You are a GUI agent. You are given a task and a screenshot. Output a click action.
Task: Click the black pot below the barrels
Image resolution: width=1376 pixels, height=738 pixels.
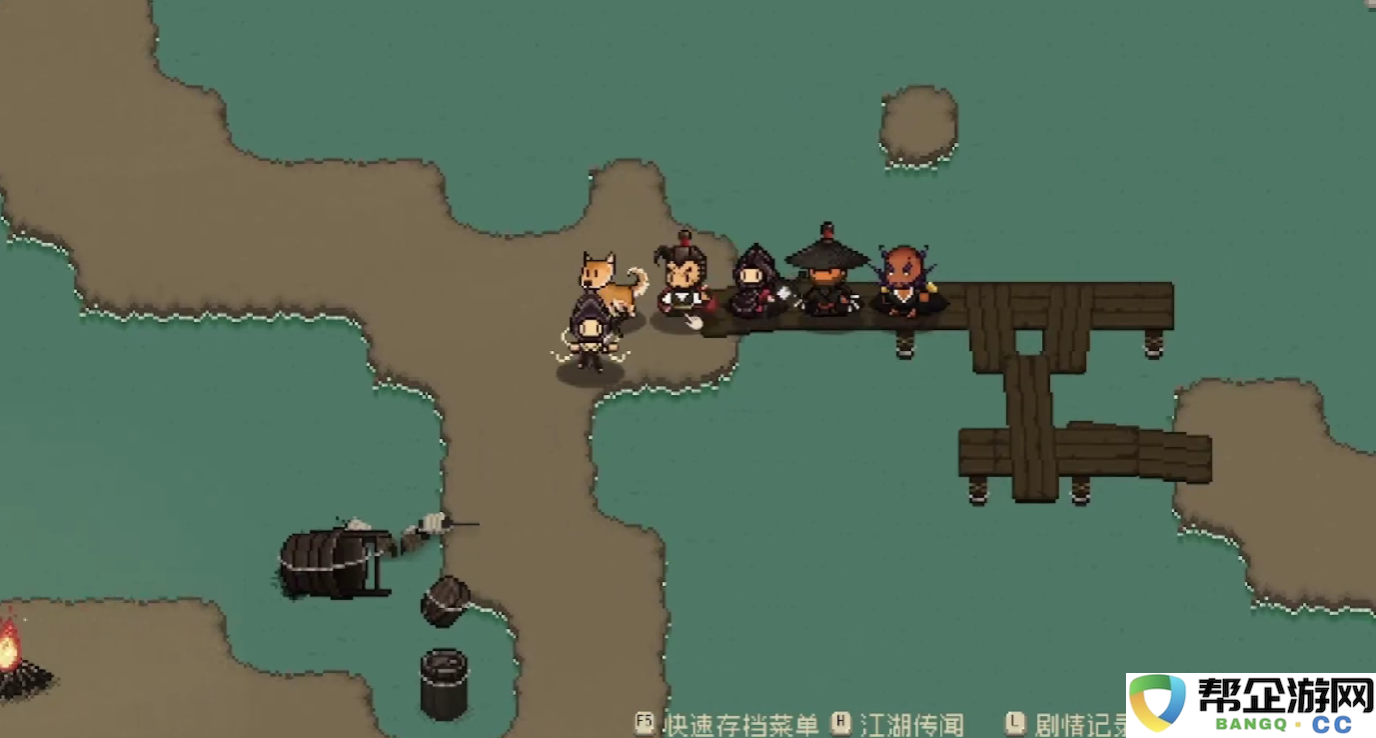point(443,680)
